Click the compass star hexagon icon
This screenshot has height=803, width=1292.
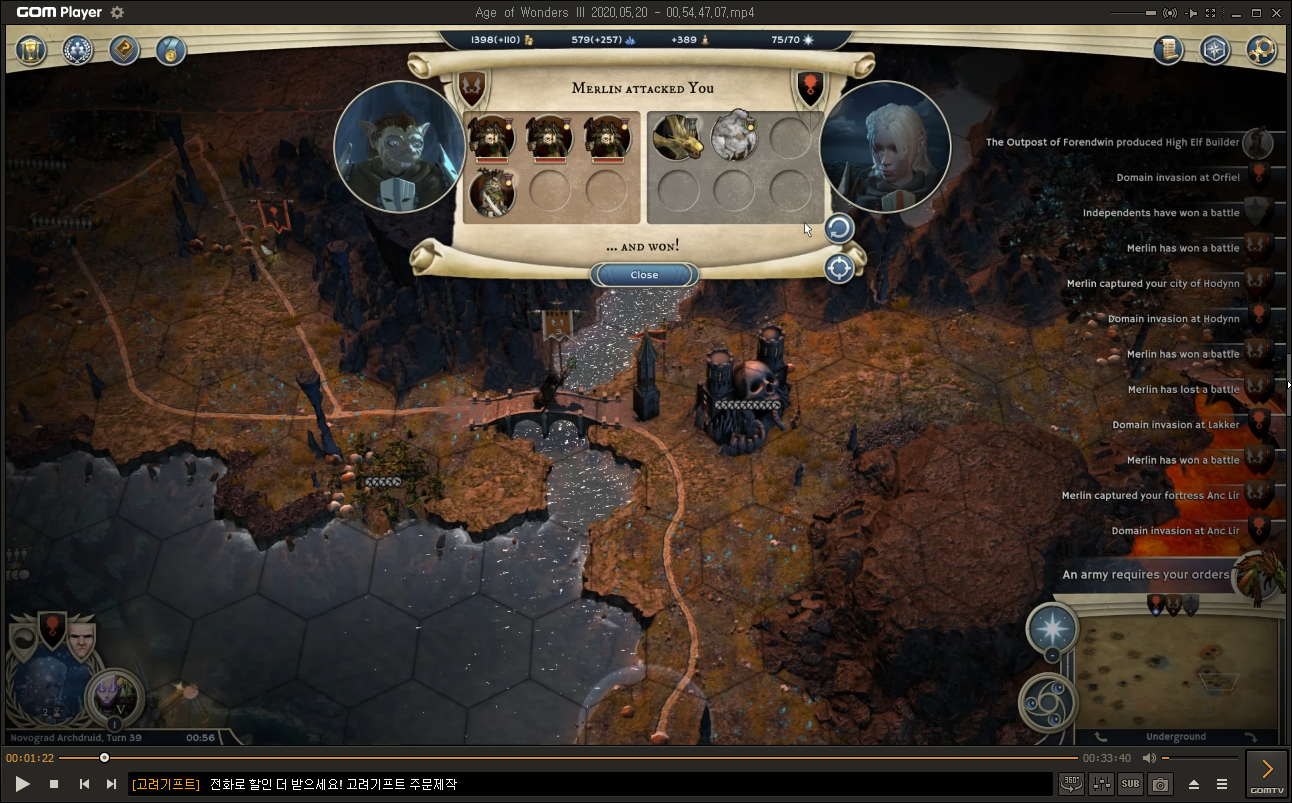coord(1214,50)
